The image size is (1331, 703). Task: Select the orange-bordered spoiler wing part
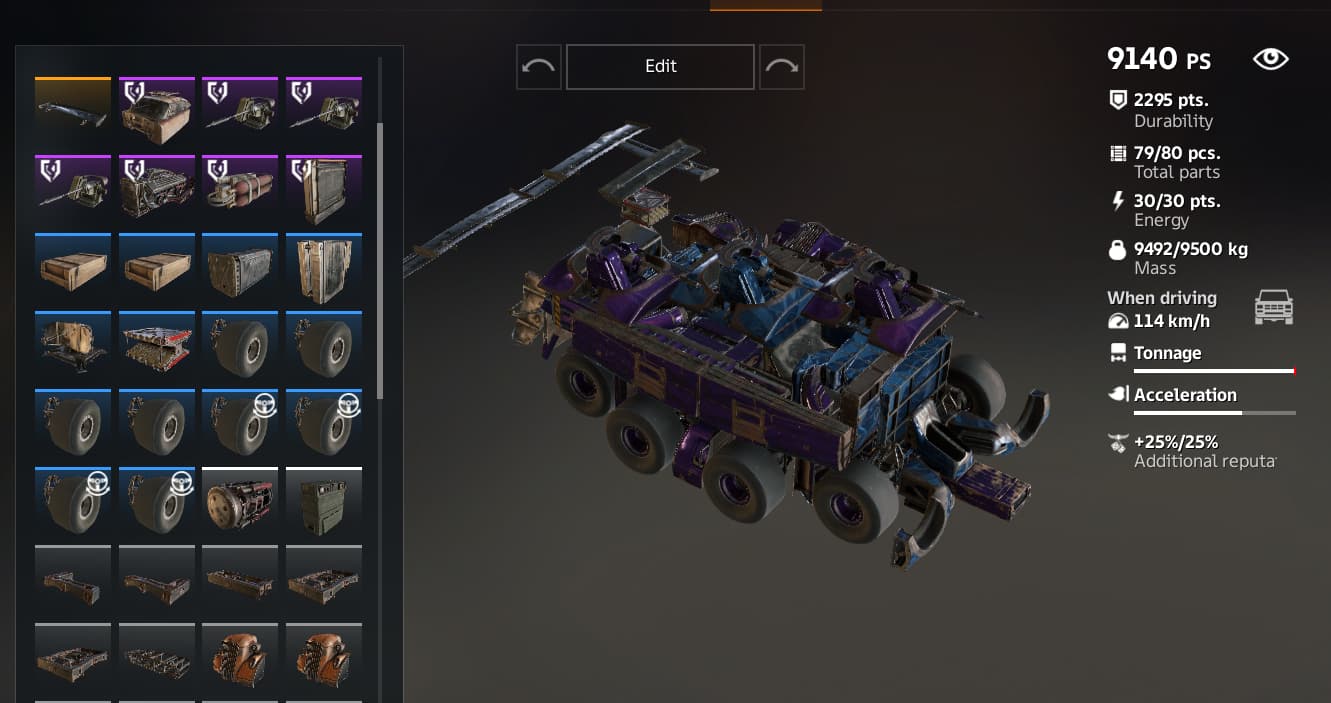pos(73,110)
